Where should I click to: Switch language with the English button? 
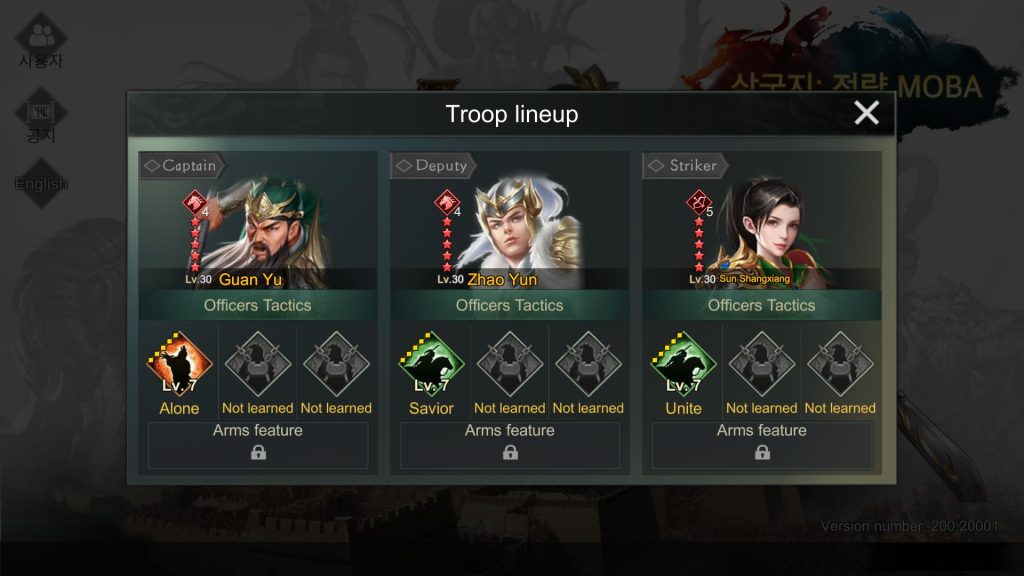tap(41, 183)
